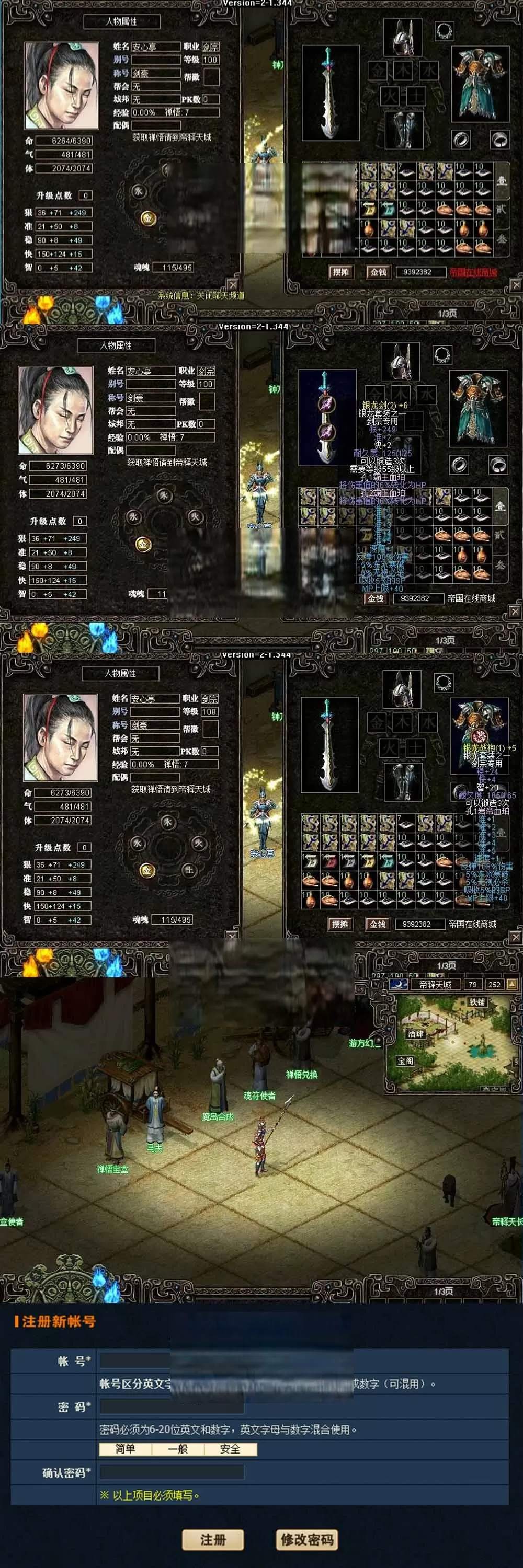Click the 注册 register button
Image resolution: width=523 pixels, height=1568 pixels.
click(212, 1539)
